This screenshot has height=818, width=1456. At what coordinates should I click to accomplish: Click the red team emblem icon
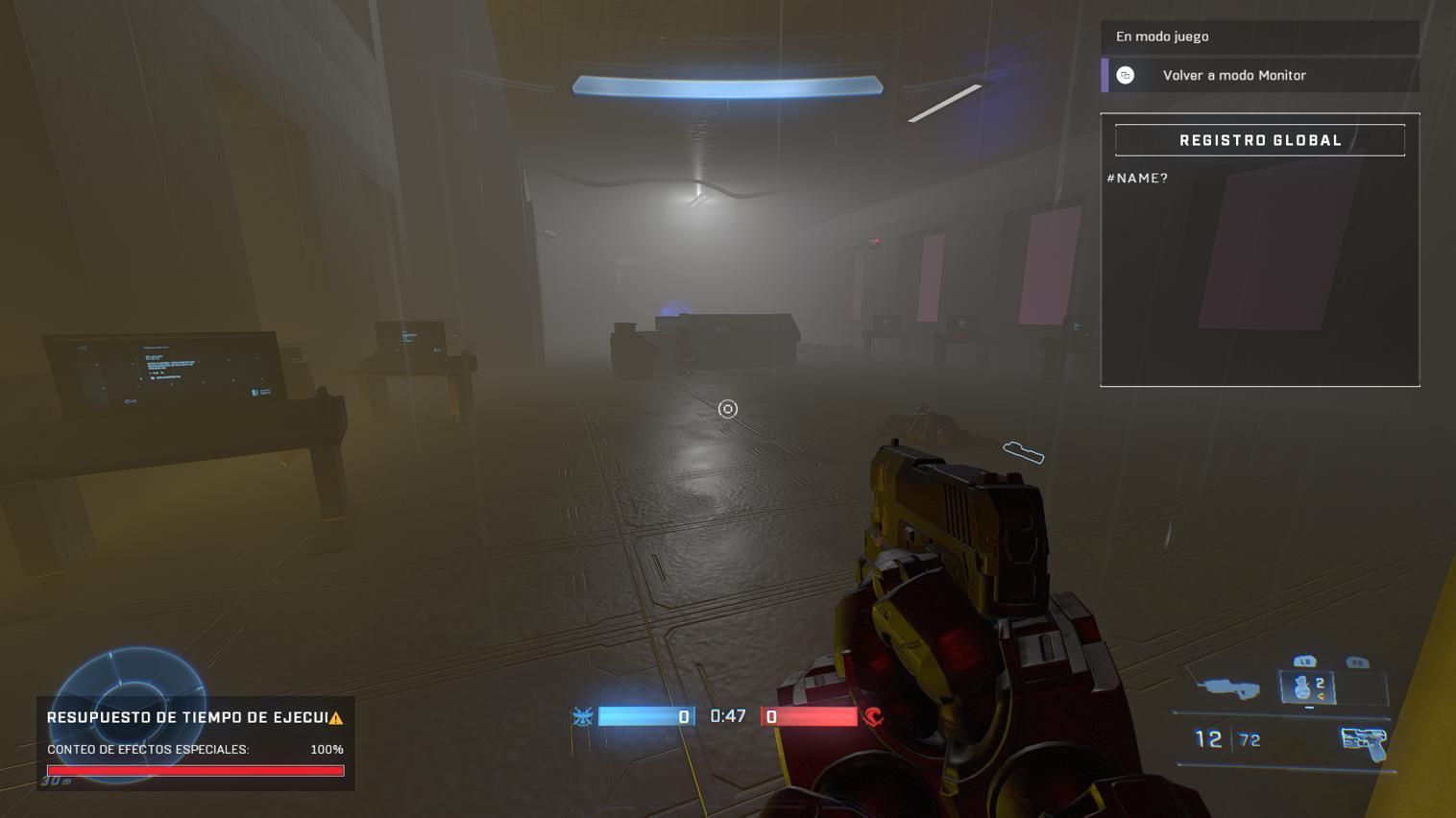(874, 716)
